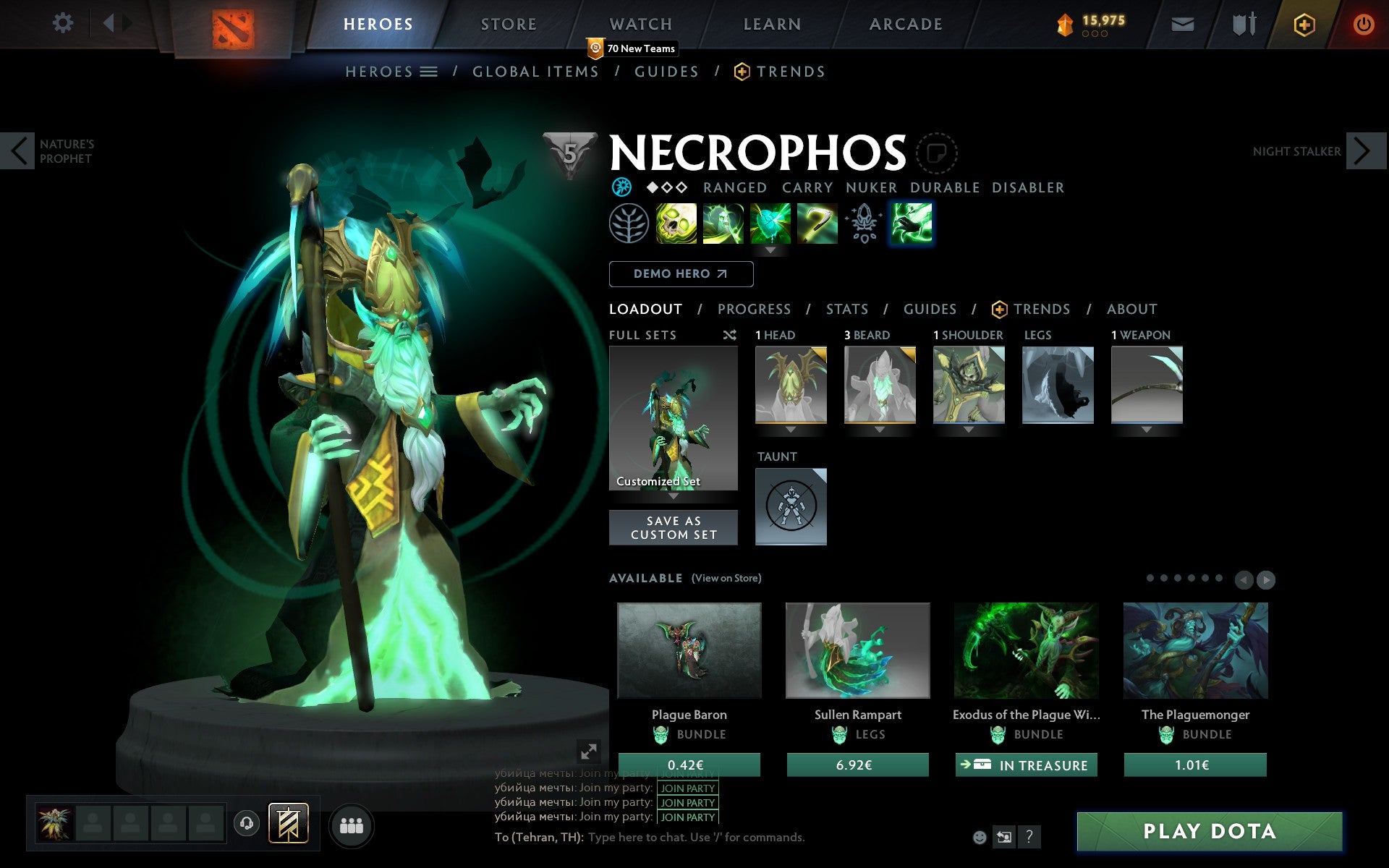Viewport: 1389px width, 868px height.
Task: Open the ARCADE menu item
Action: [x=905, y=23]
